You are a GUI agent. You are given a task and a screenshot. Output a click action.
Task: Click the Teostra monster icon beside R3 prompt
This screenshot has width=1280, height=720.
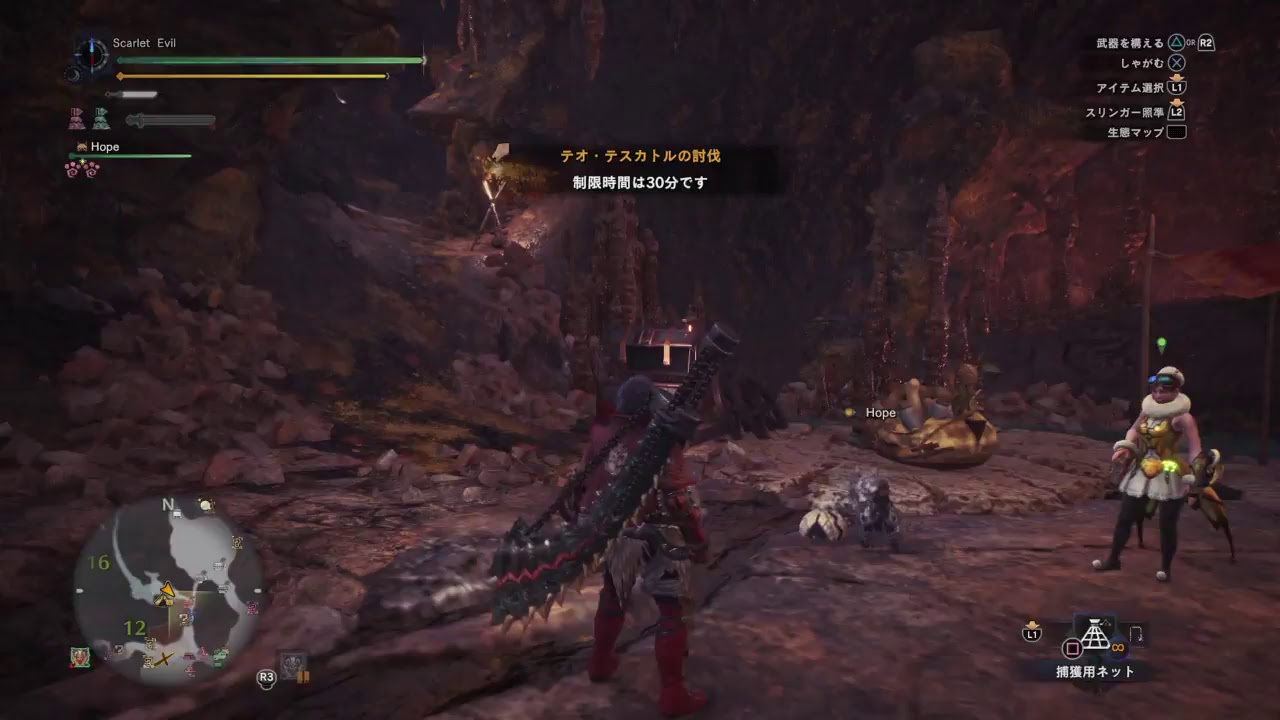coord(292,664)
